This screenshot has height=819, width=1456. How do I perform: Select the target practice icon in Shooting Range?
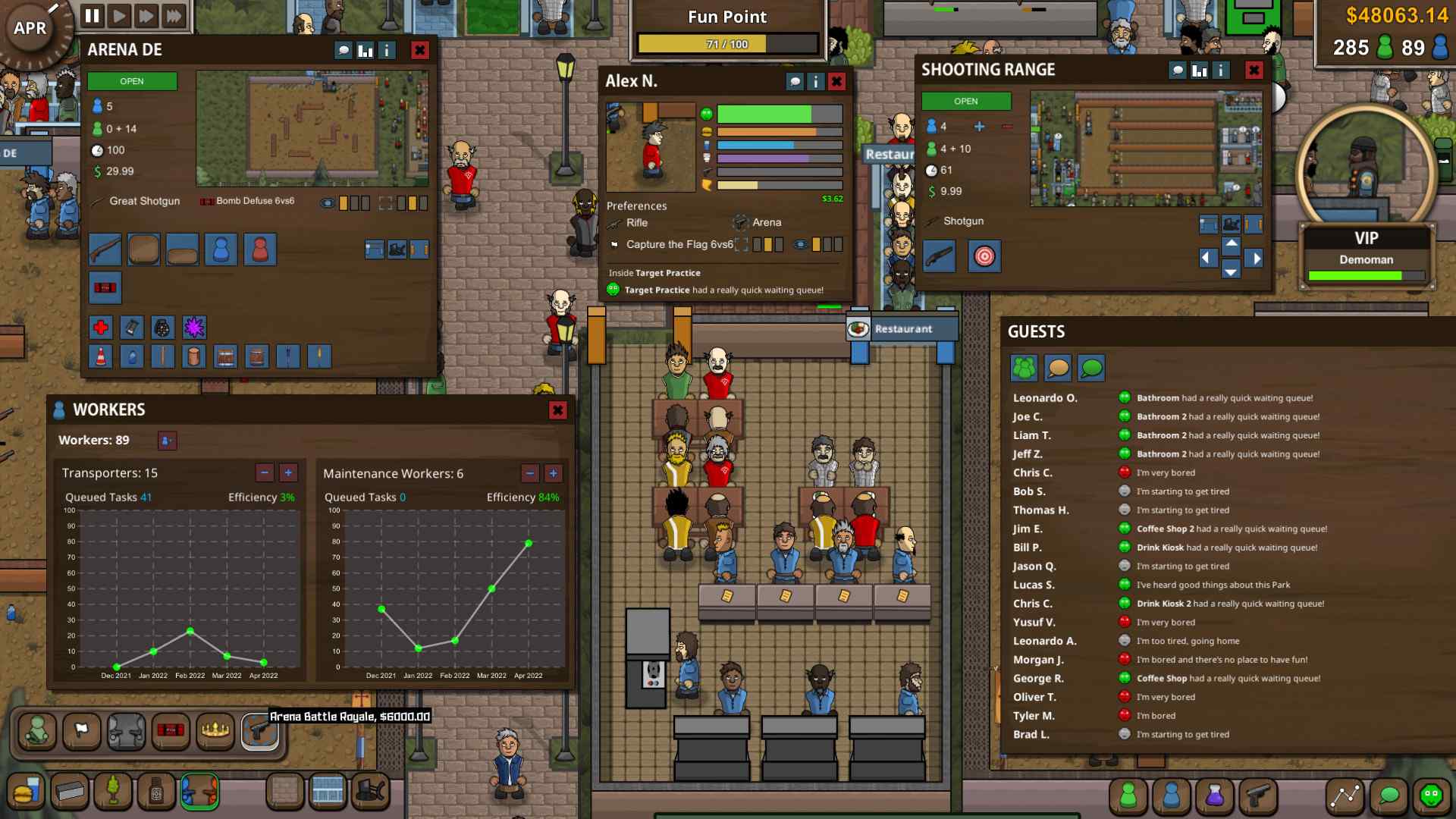pyautogui.click(x=985, y=256)
